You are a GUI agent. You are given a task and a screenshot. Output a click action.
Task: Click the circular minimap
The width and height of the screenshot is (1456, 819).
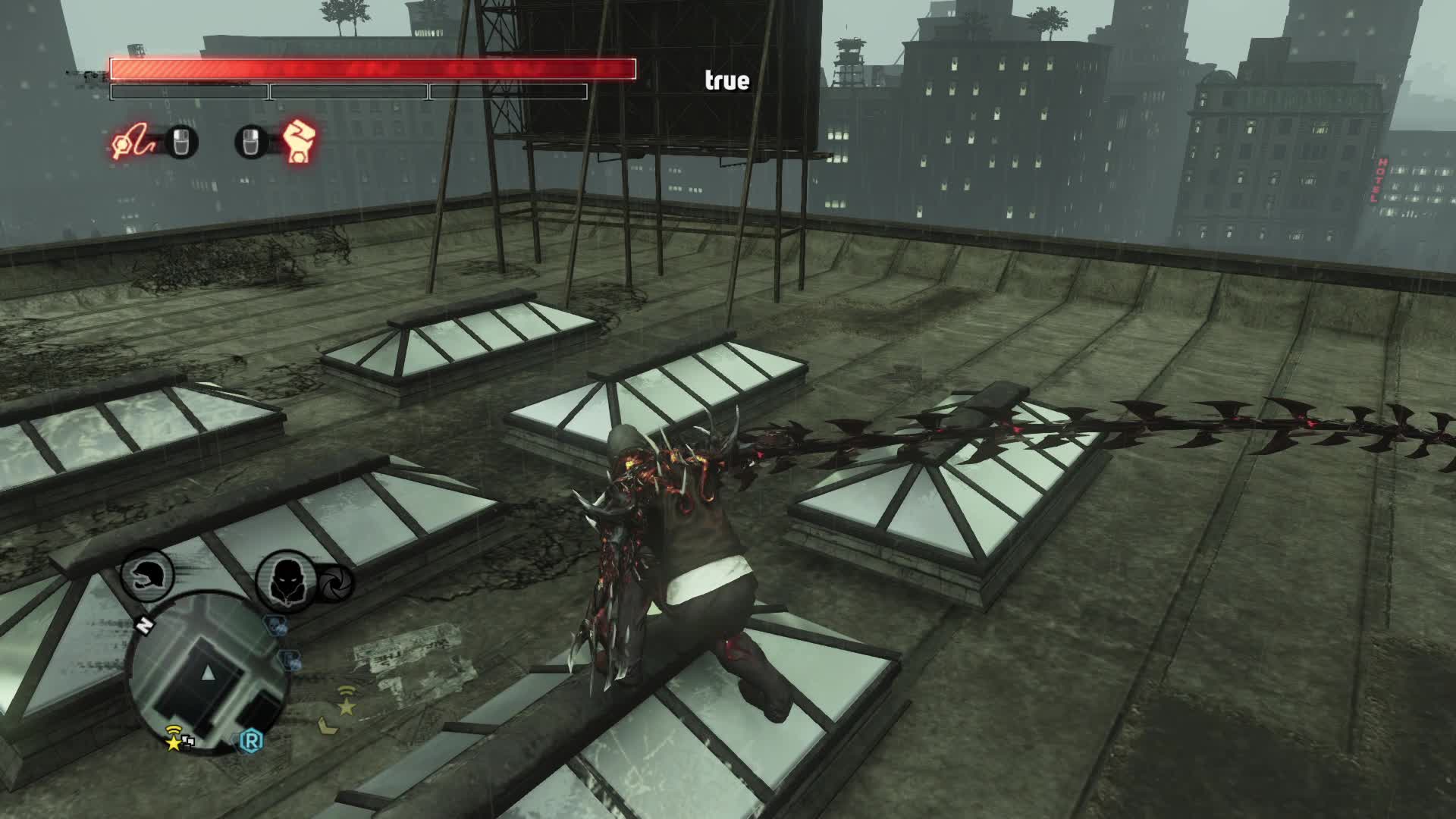pos(209,671)
